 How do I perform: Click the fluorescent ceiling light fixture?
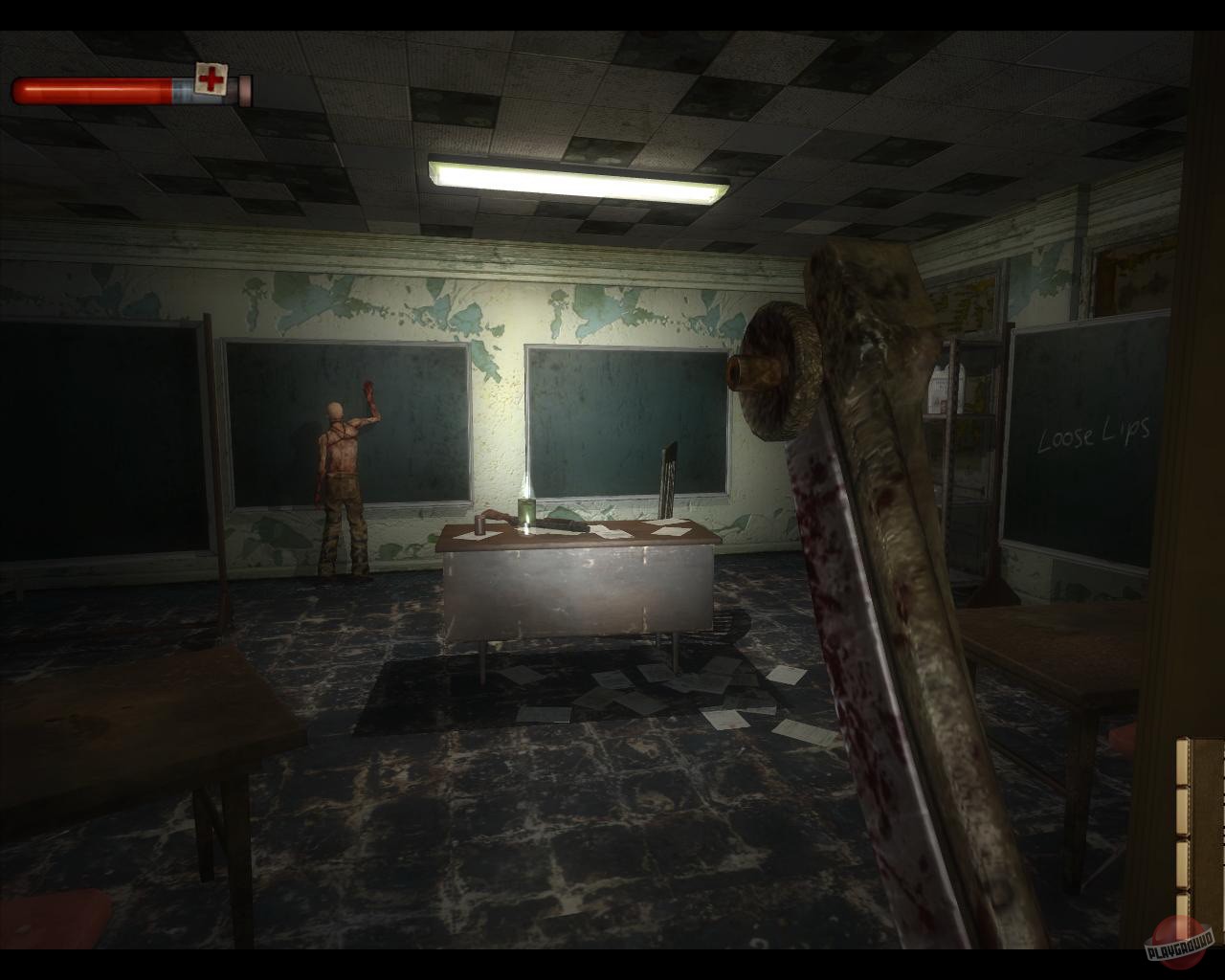pos(574,177)
